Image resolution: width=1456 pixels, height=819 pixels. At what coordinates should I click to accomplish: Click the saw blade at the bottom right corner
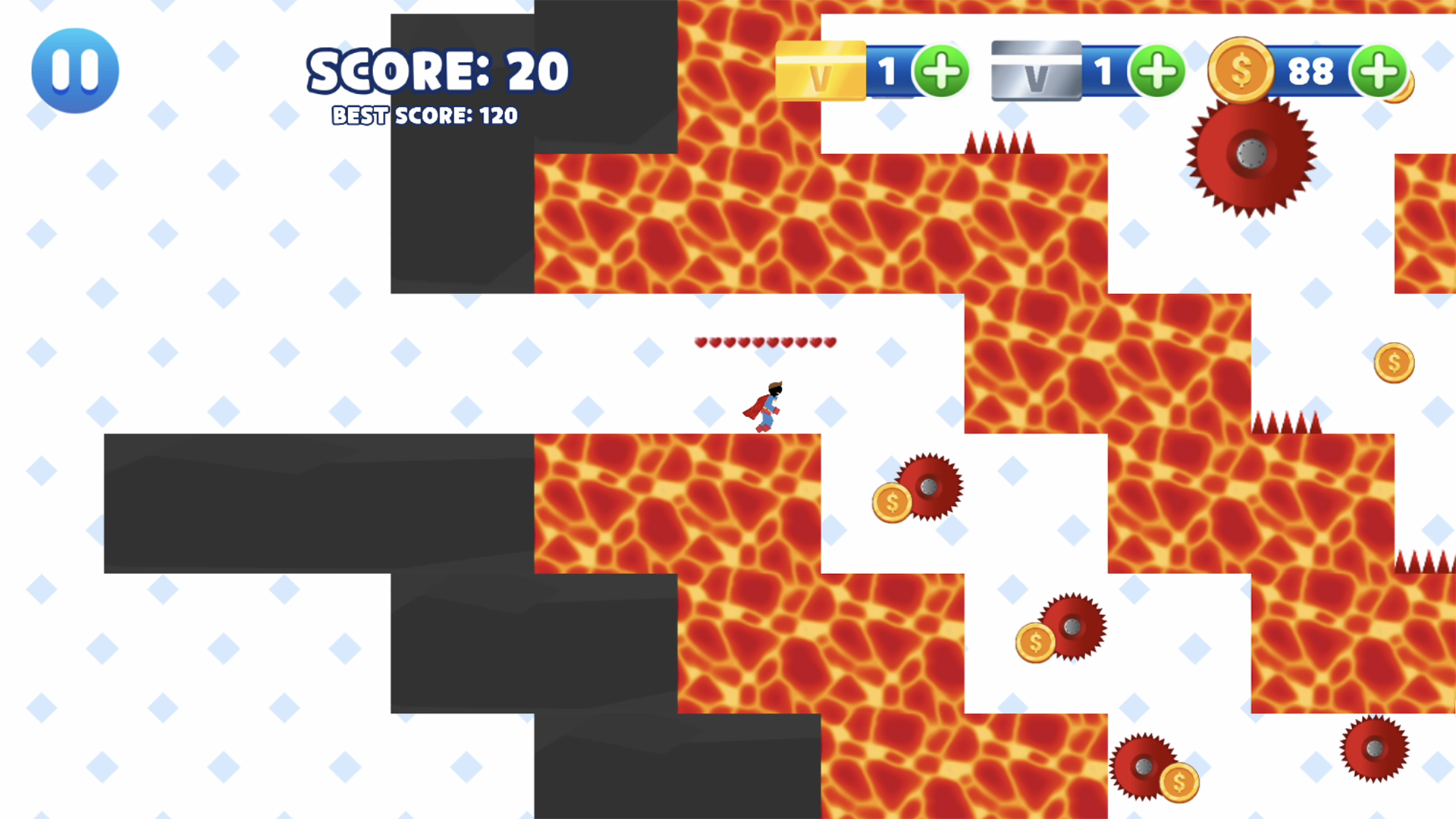click(x=1375, y=749)
